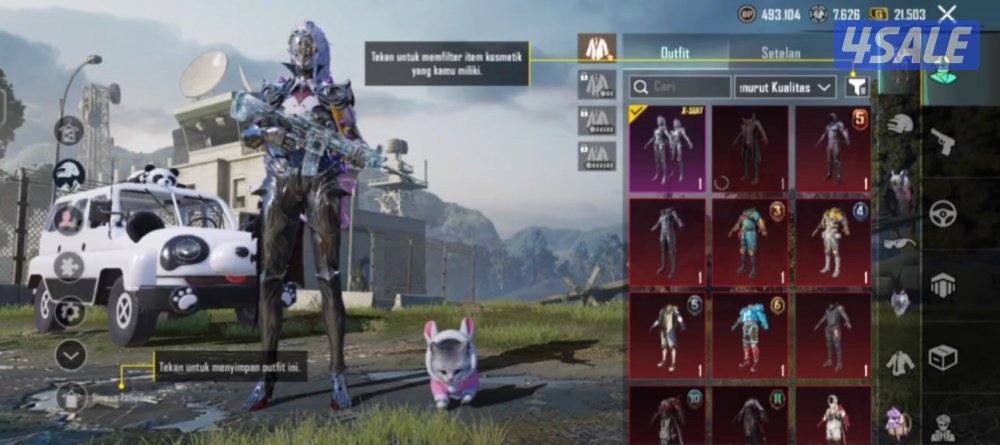Select the helmet category icon
This screenshot has height=445, width=1000.
(900, 124)
